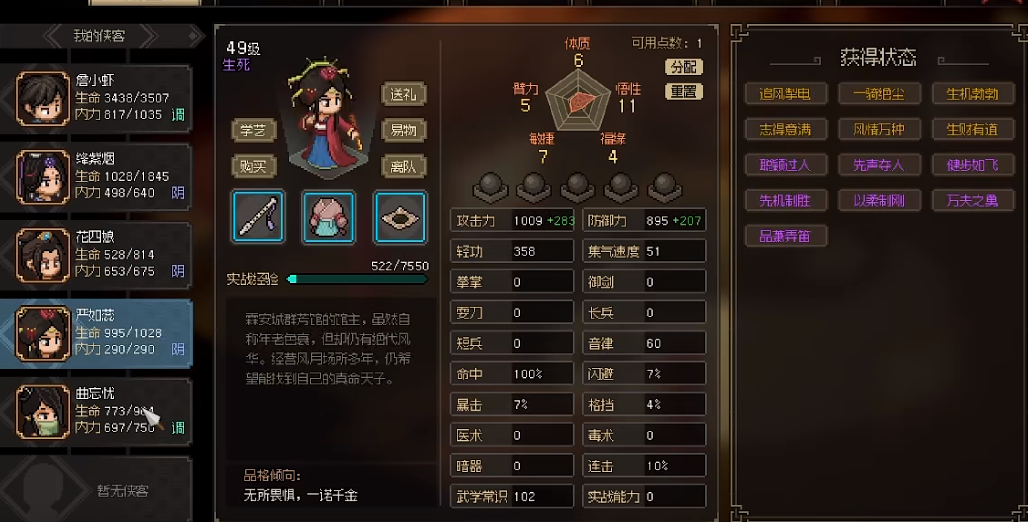The image size is (1028, 522).
Task: Select the 生机勃勃 status tag
Action: coord(965,94)
